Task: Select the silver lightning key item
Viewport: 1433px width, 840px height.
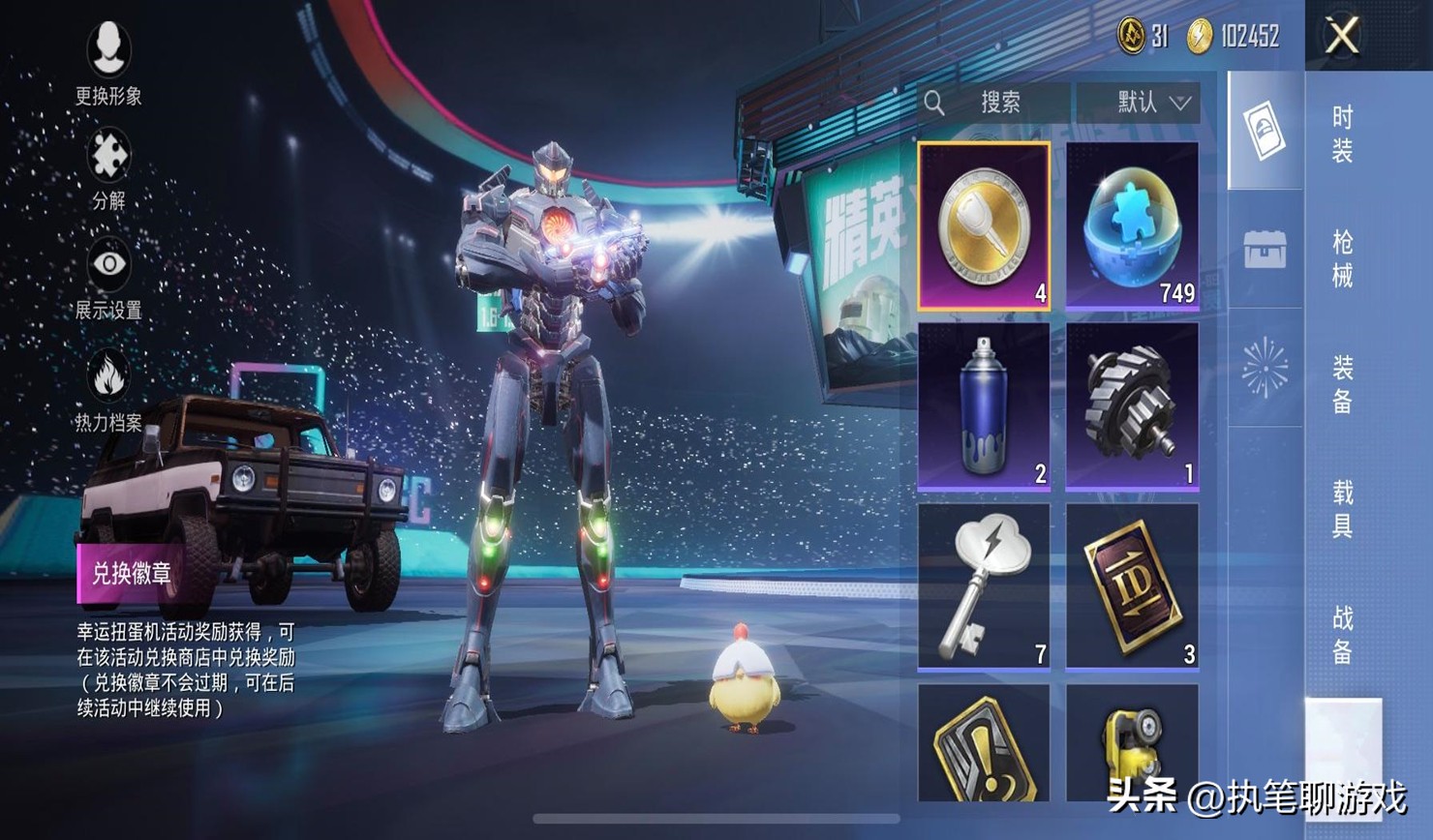Action: (984, 586)
